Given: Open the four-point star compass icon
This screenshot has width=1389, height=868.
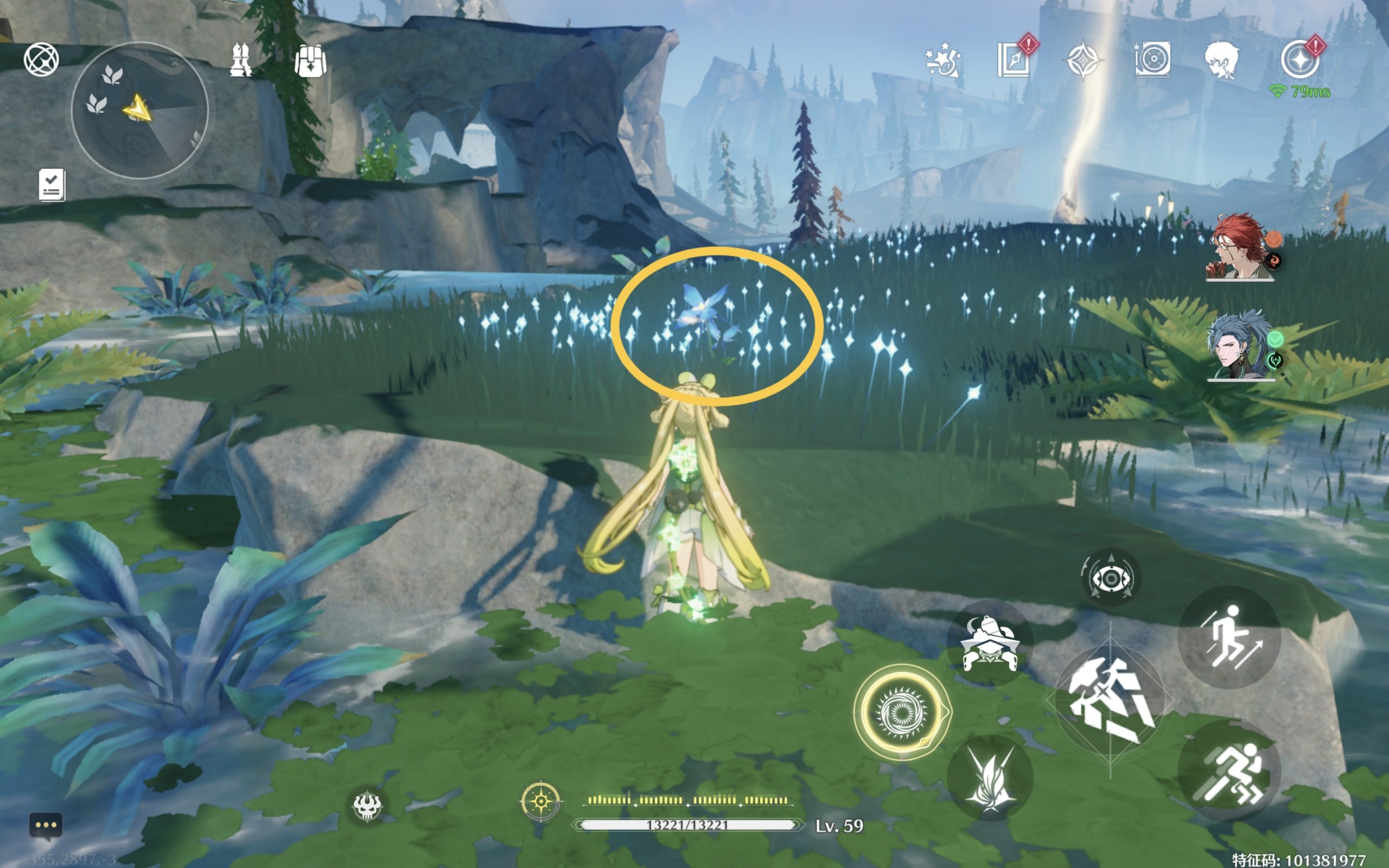Looking at the screenshot, I should coord(1082,60).
